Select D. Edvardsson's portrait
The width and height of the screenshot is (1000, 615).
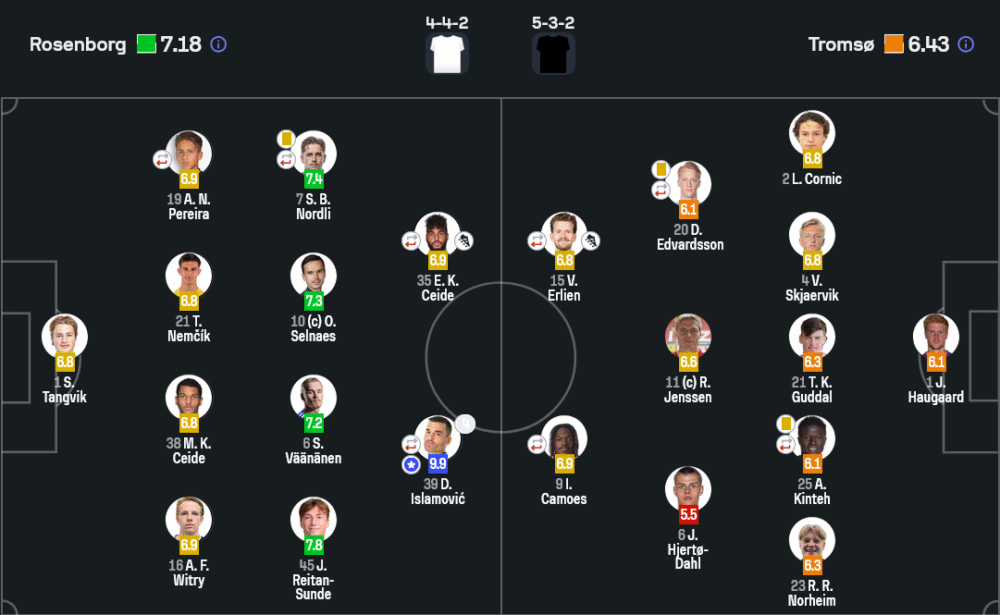[688, 185]
